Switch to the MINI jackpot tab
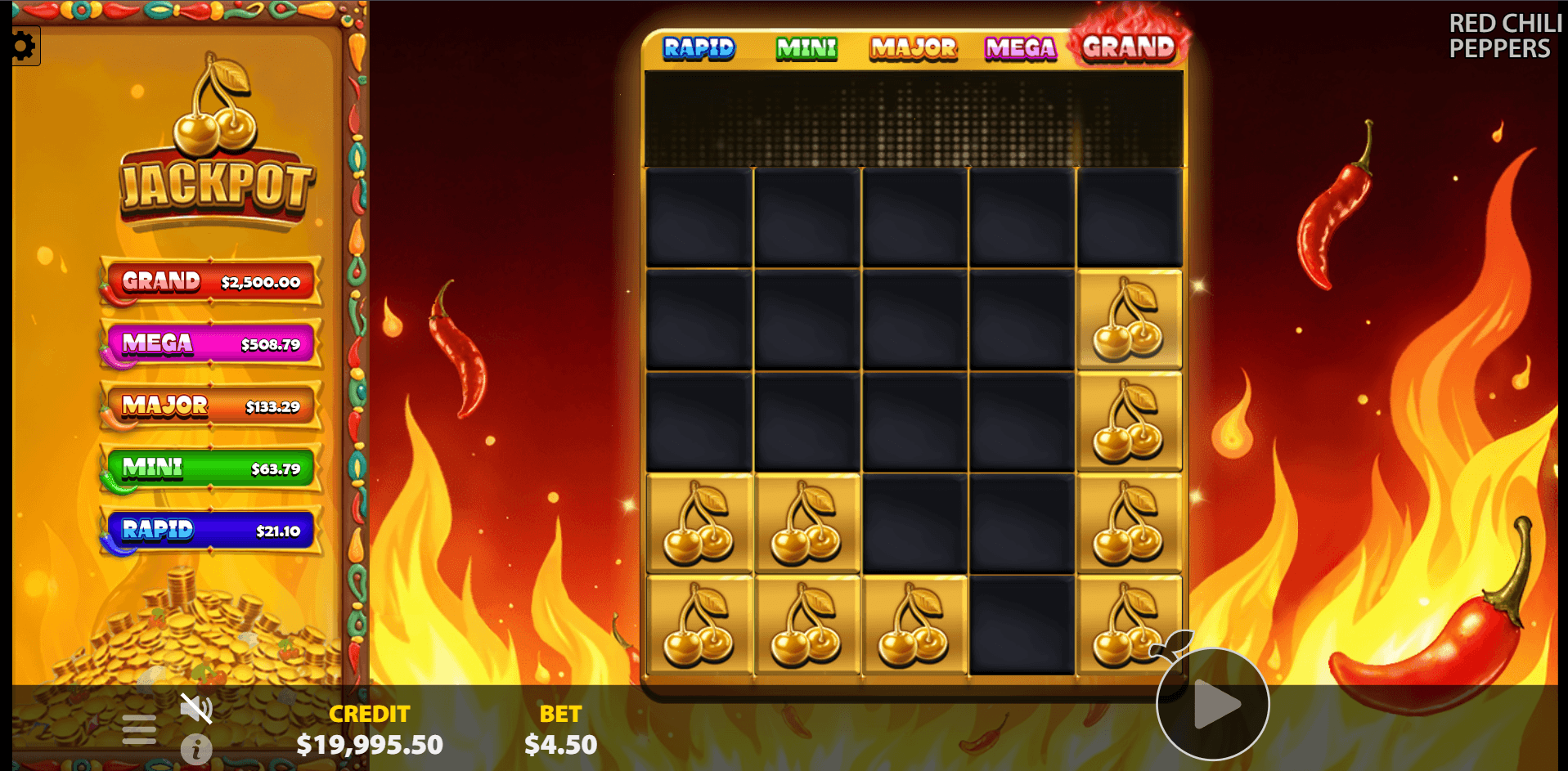 coord(806,49)
